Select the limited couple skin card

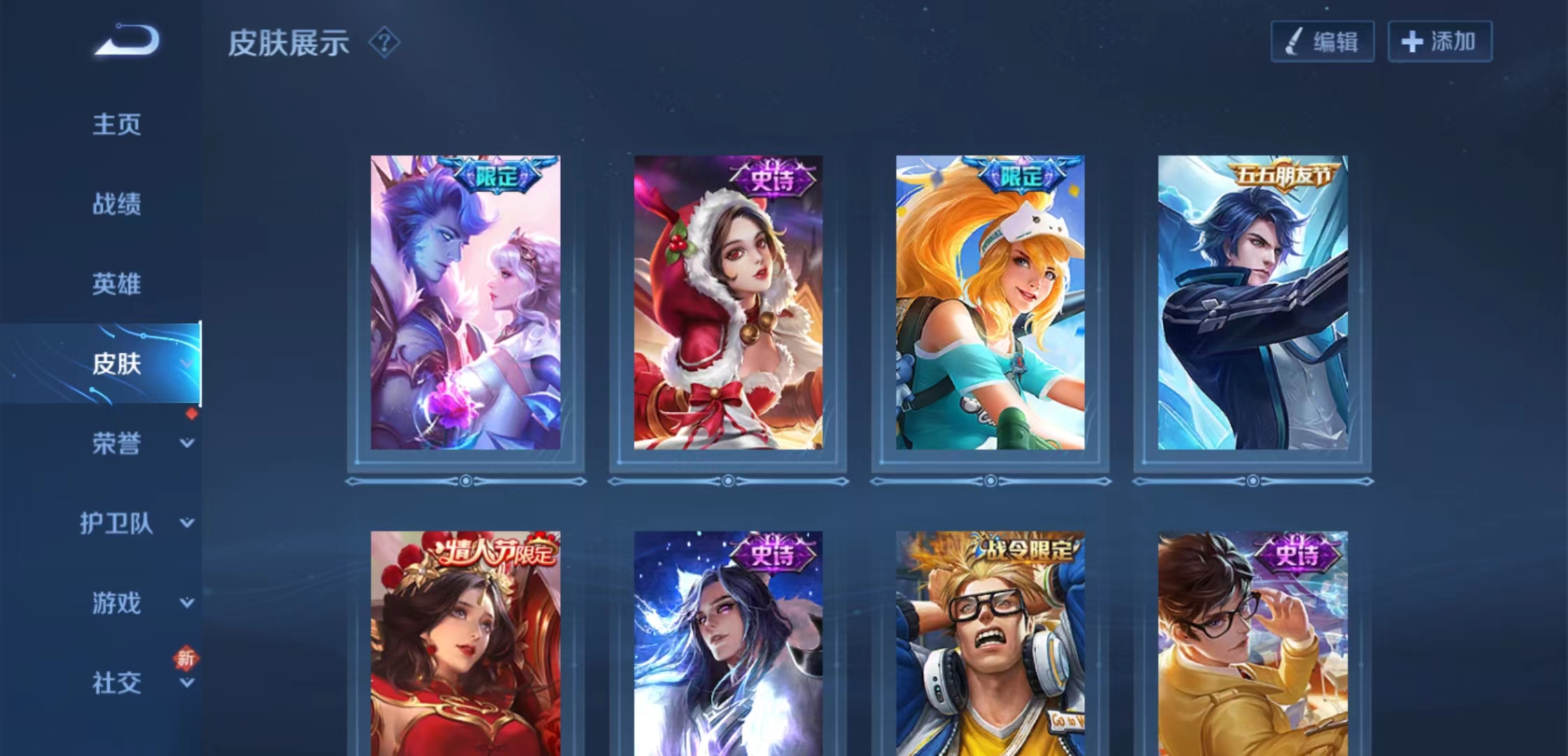pyautogui.click(x=465, y=302)
